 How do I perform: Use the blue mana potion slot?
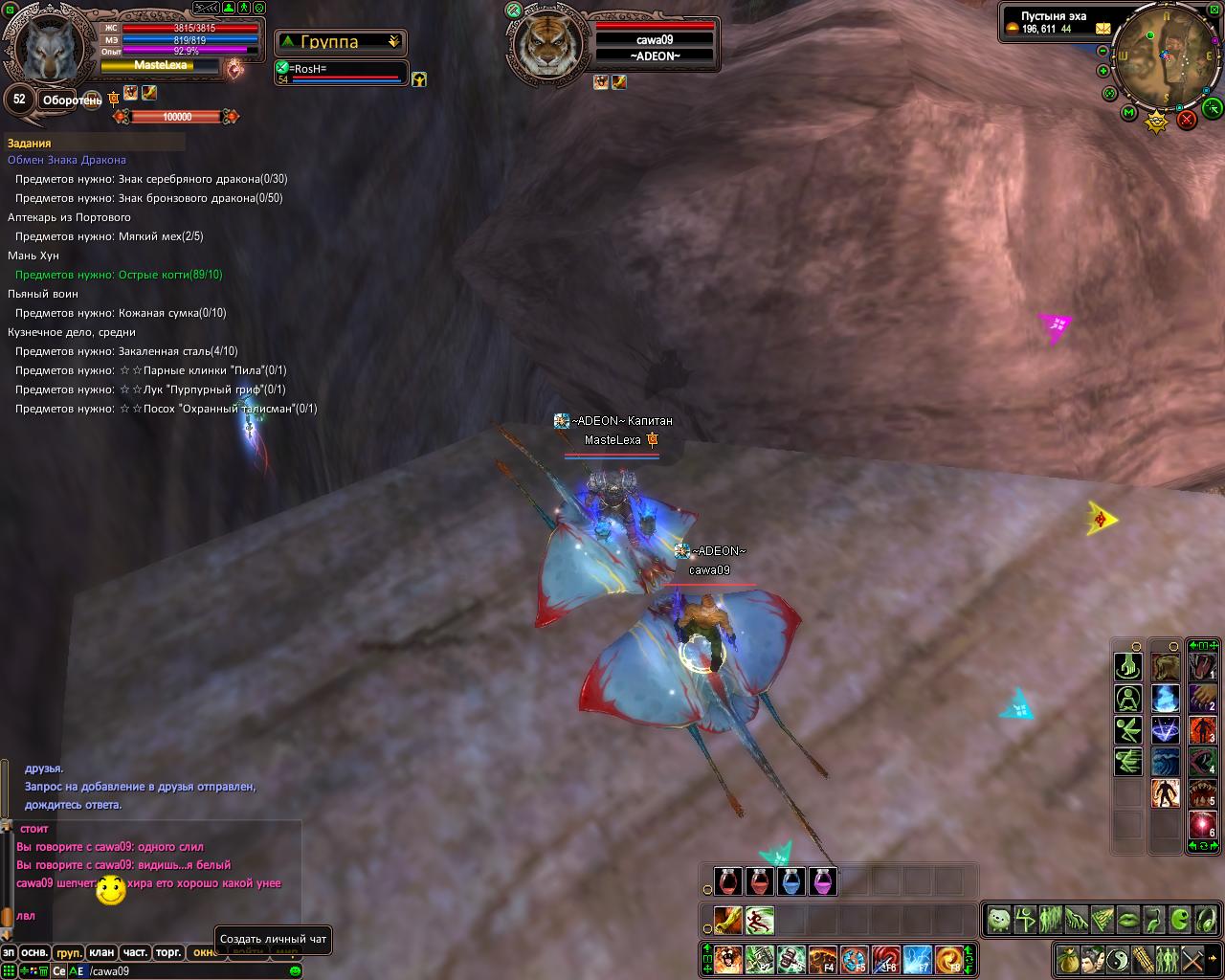pos(791,881)
